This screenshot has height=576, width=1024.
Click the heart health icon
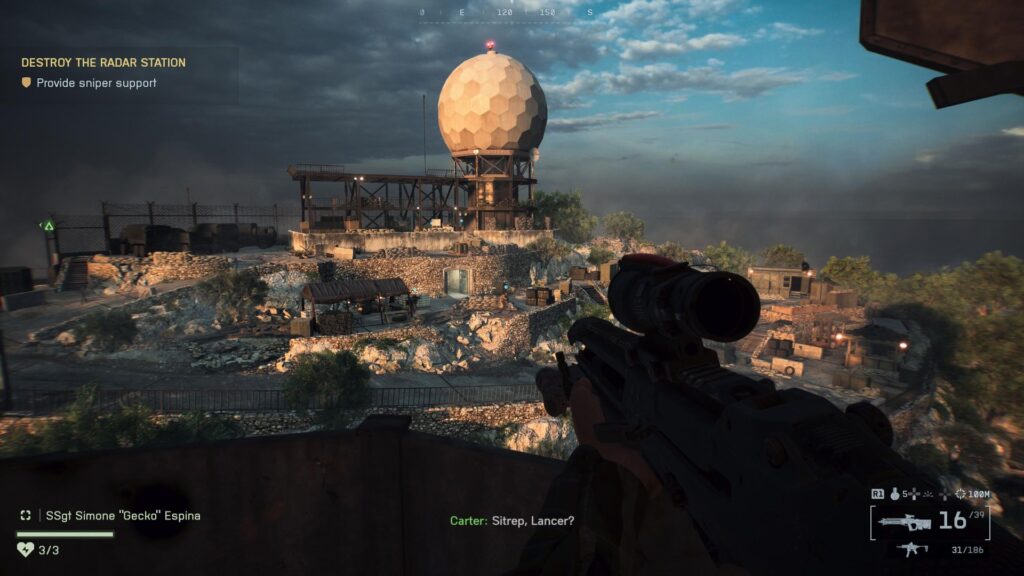[26, 549]
